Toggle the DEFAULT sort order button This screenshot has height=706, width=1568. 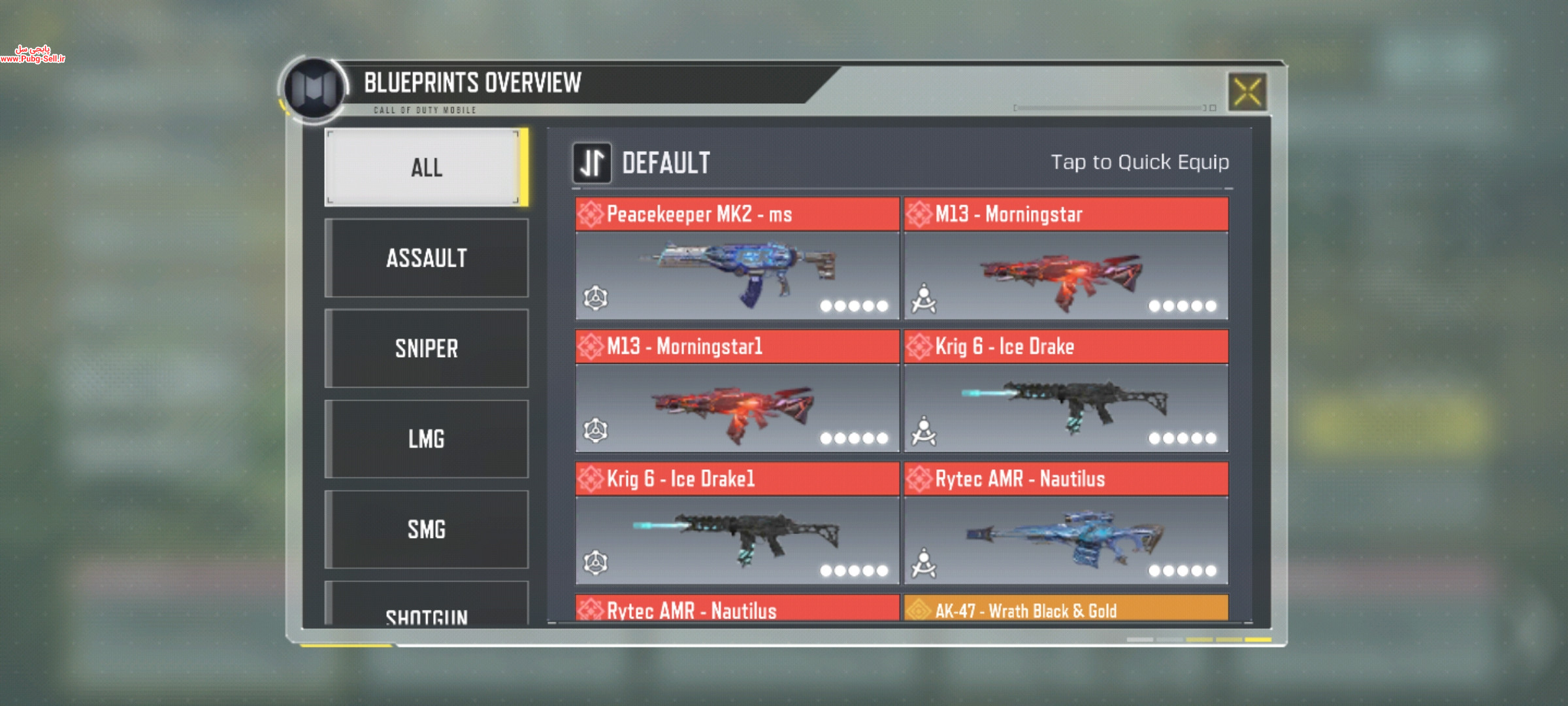[x=592, y=163]
